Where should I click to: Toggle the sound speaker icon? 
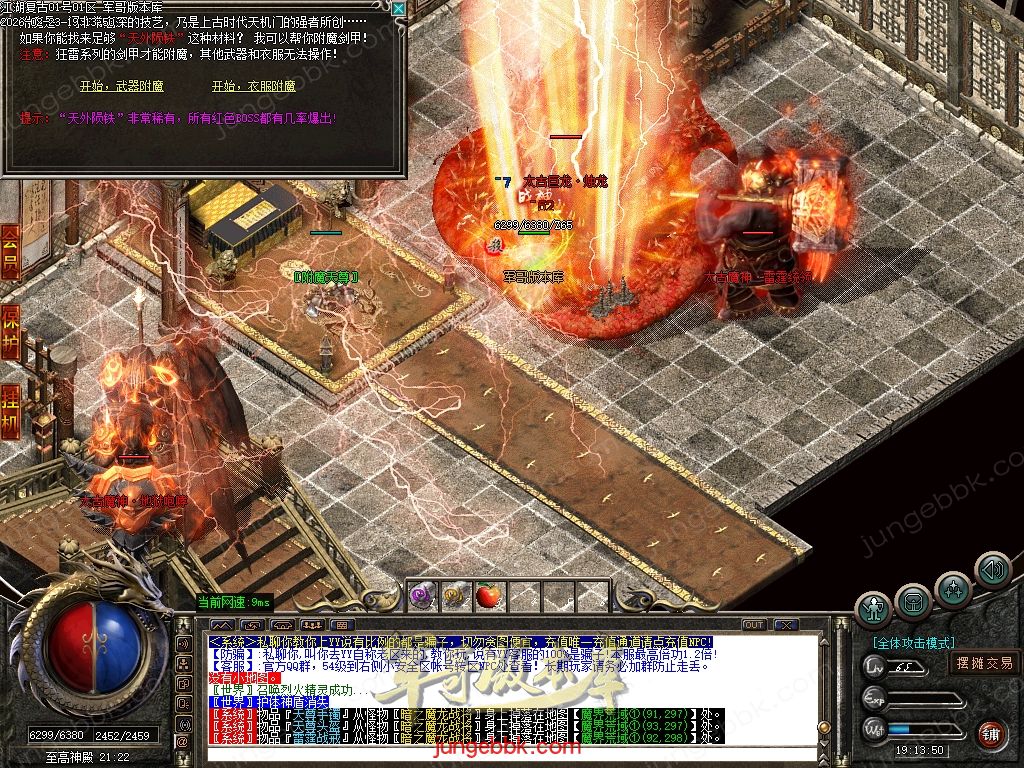tap(992, 570)
